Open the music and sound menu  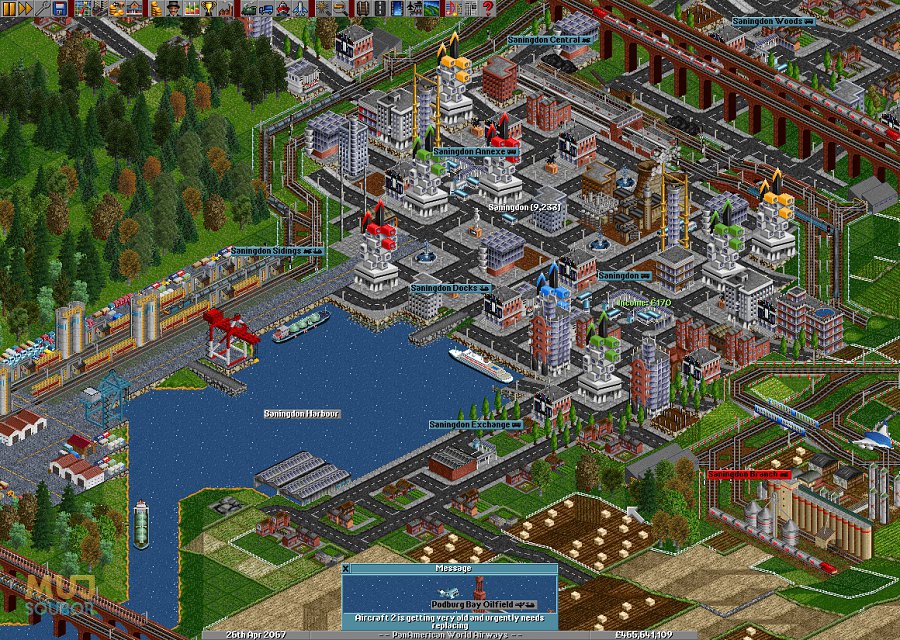[x=451, y=9]
